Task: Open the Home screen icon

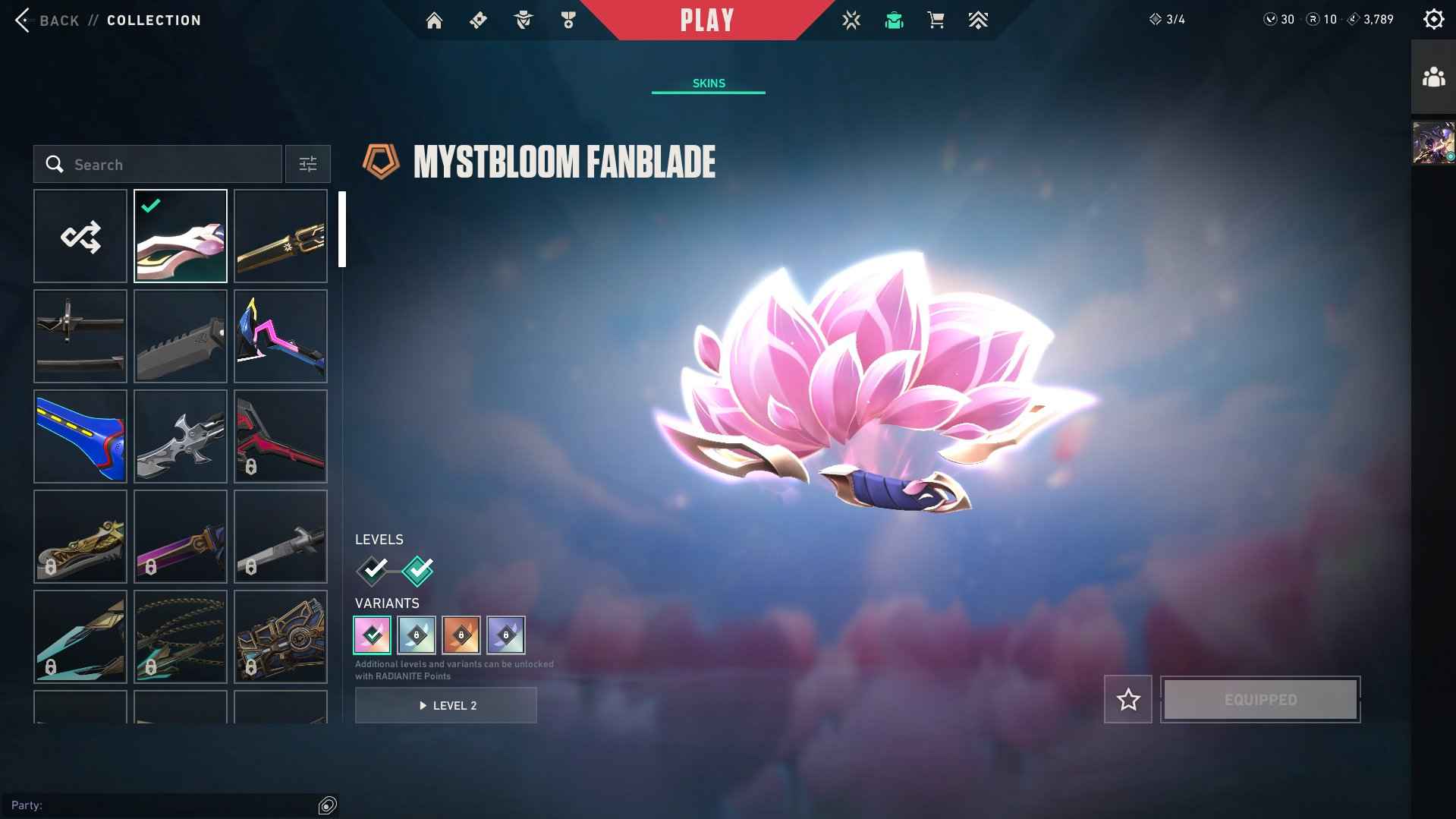Action: point(434,20)
